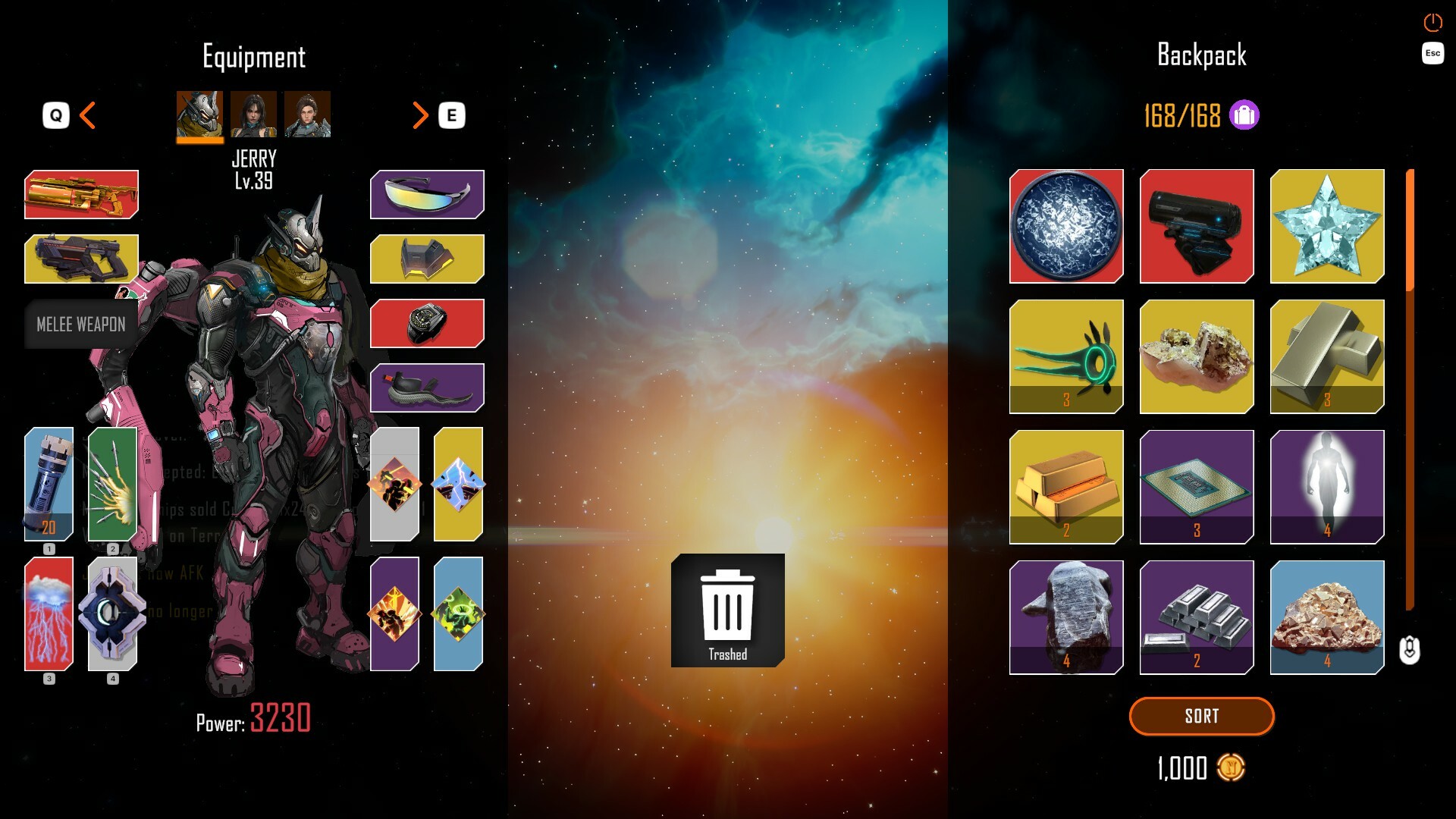Click the Melee Weapon equipment slot
This screenshot has width=1456, height=819.
coord(81,325)
